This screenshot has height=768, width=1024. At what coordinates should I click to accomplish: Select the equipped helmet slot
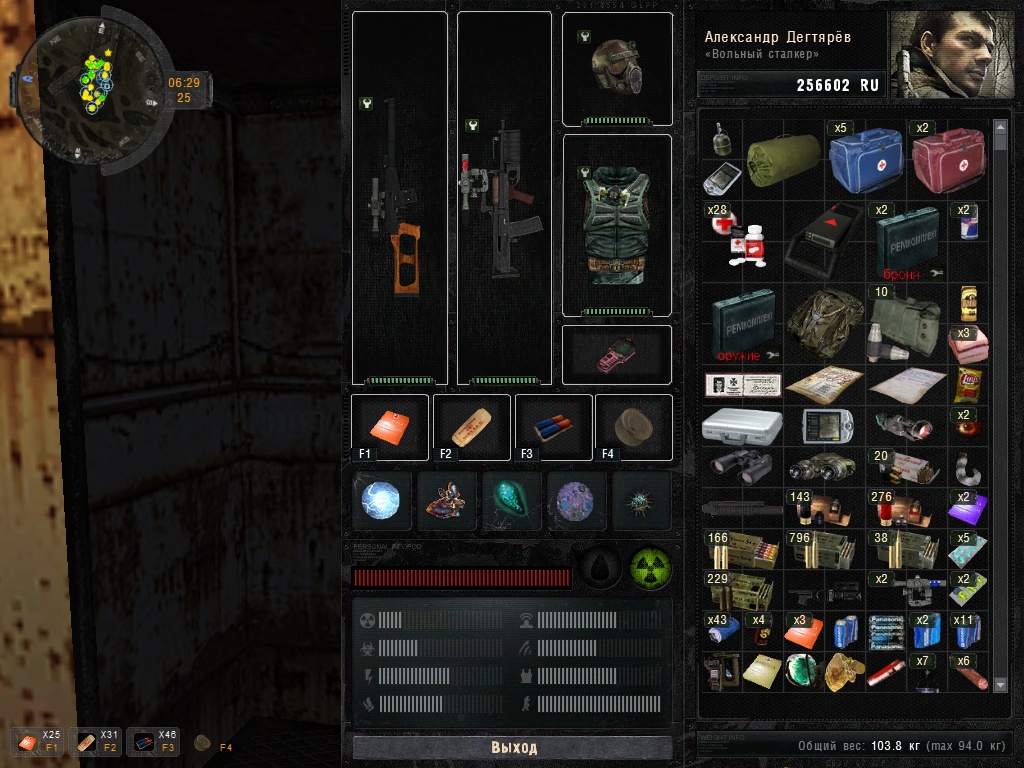(x=616, y=68)
